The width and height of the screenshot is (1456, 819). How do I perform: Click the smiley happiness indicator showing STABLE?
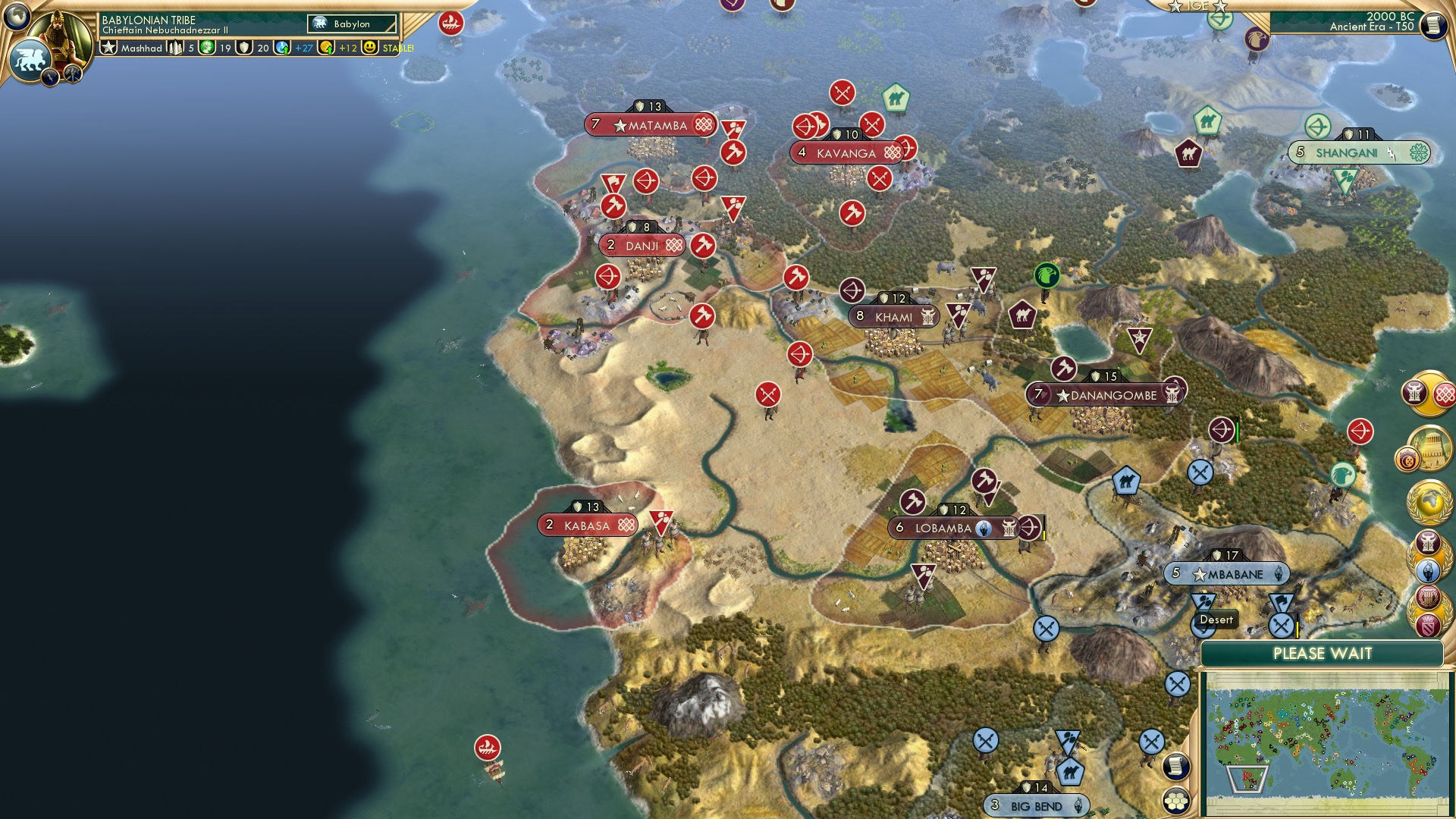click(369, 47)
